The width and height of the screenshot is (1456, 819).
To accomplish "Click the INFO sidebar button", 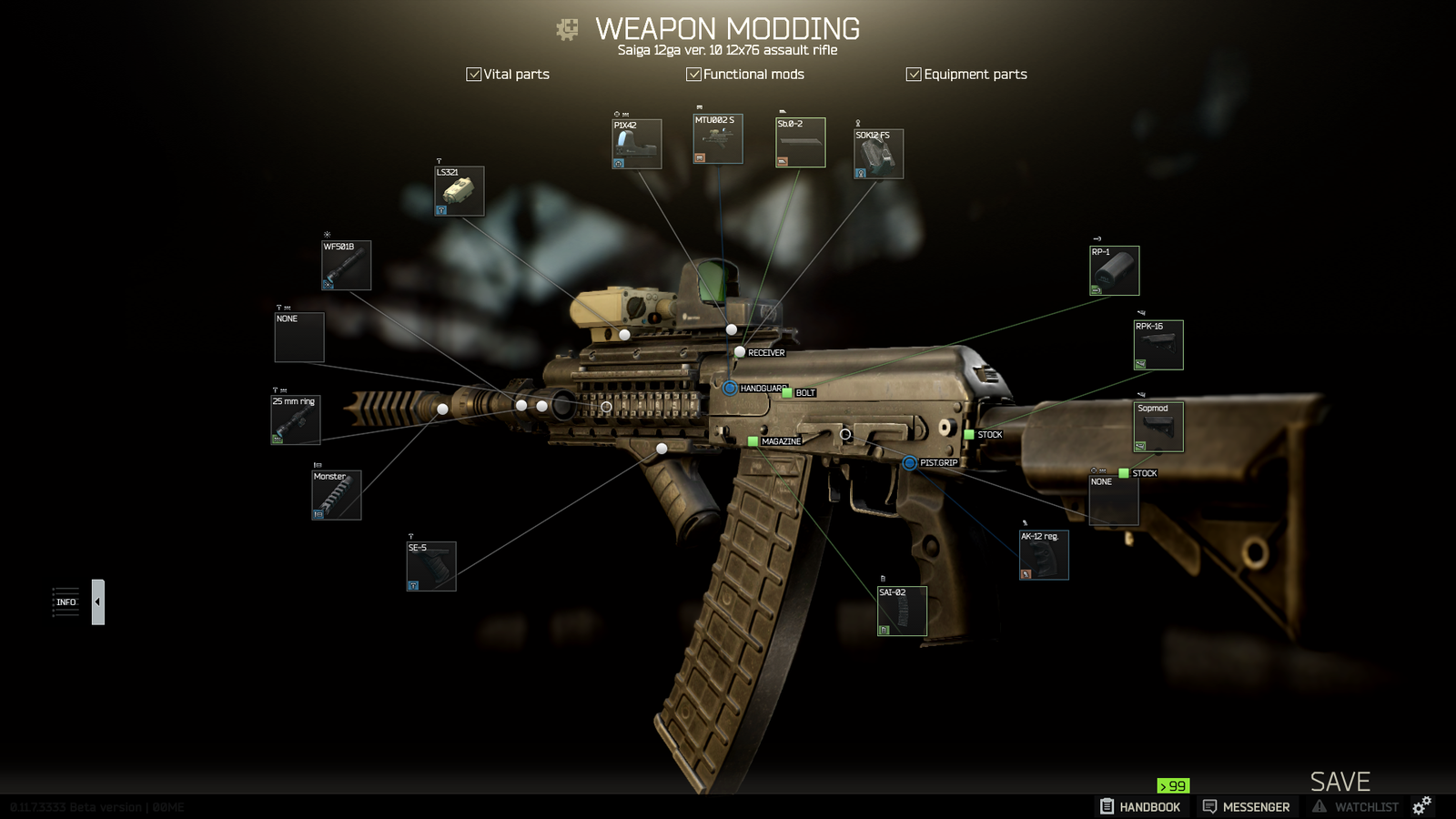I will pyautogui.click(x=65, y=602).
